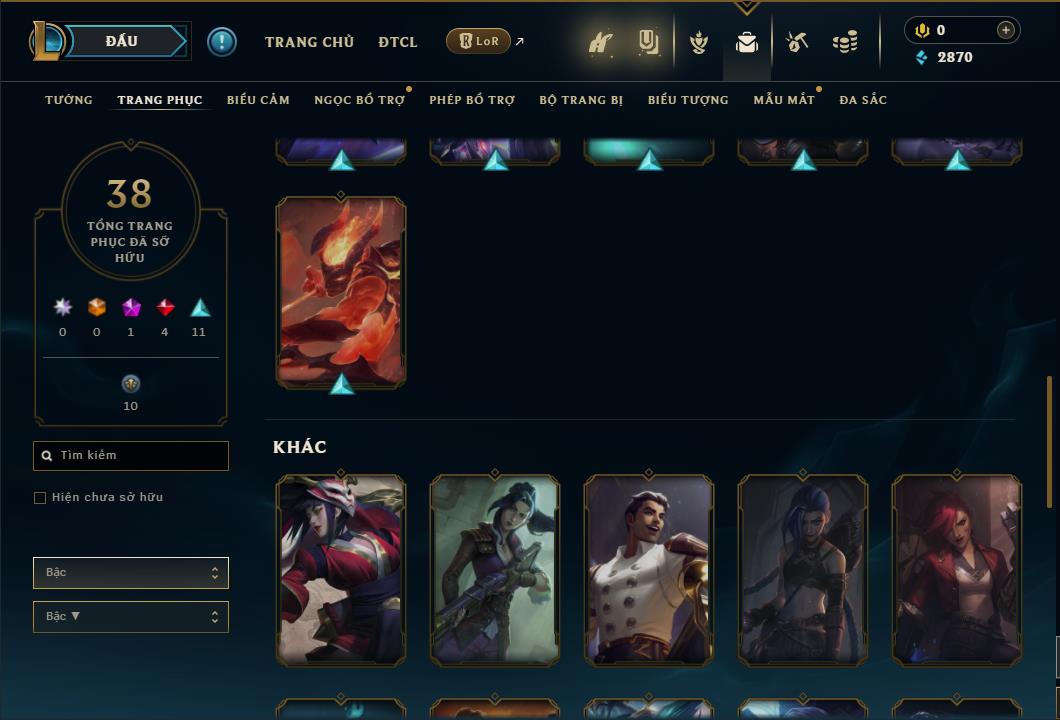Click the Tìm kiếm search field
Viewport: 1060px width, 720px height.
click(x=131, y=456)
